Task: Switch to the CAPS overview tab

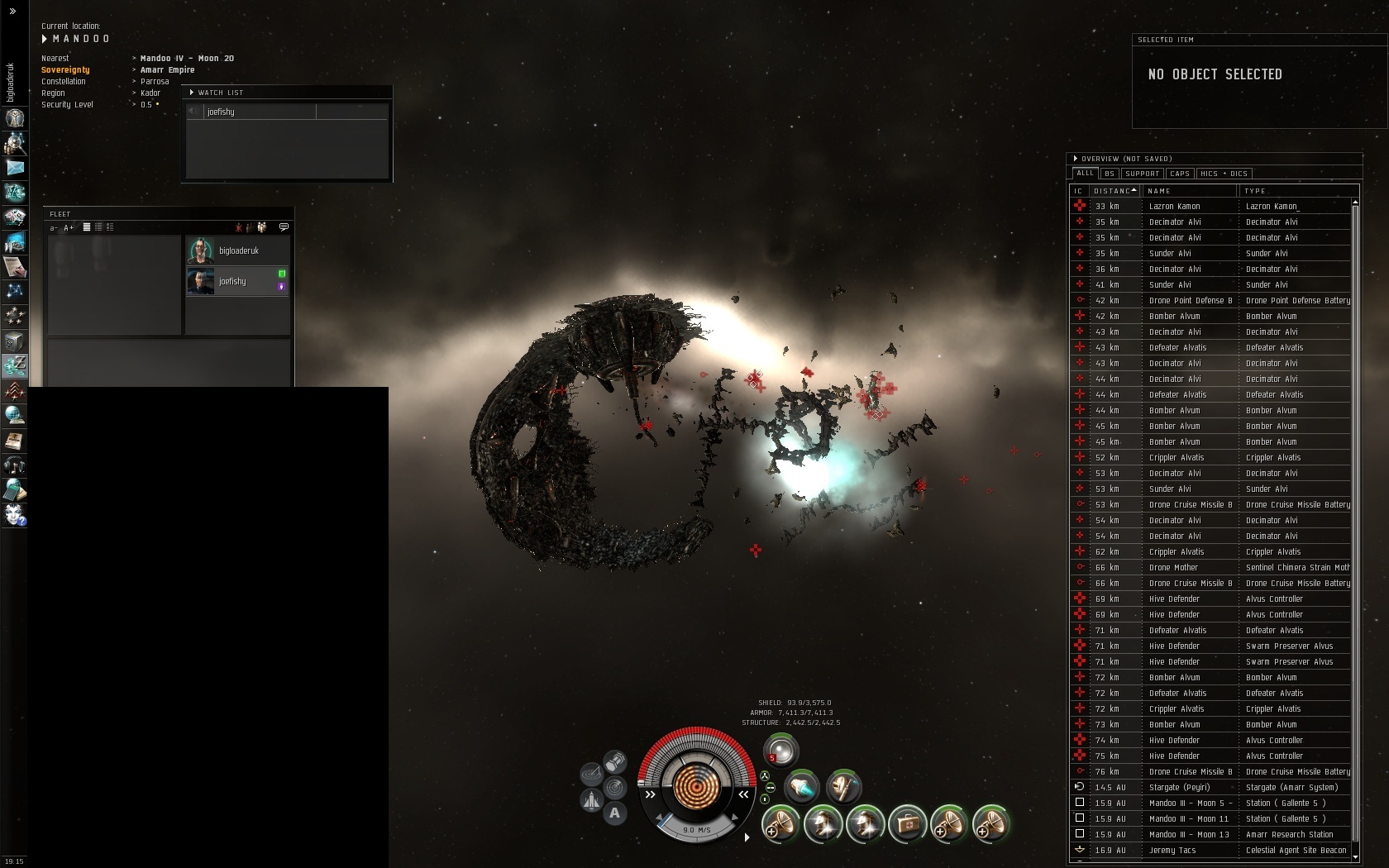Action: pyautogui.click(x=1180, y=174)
